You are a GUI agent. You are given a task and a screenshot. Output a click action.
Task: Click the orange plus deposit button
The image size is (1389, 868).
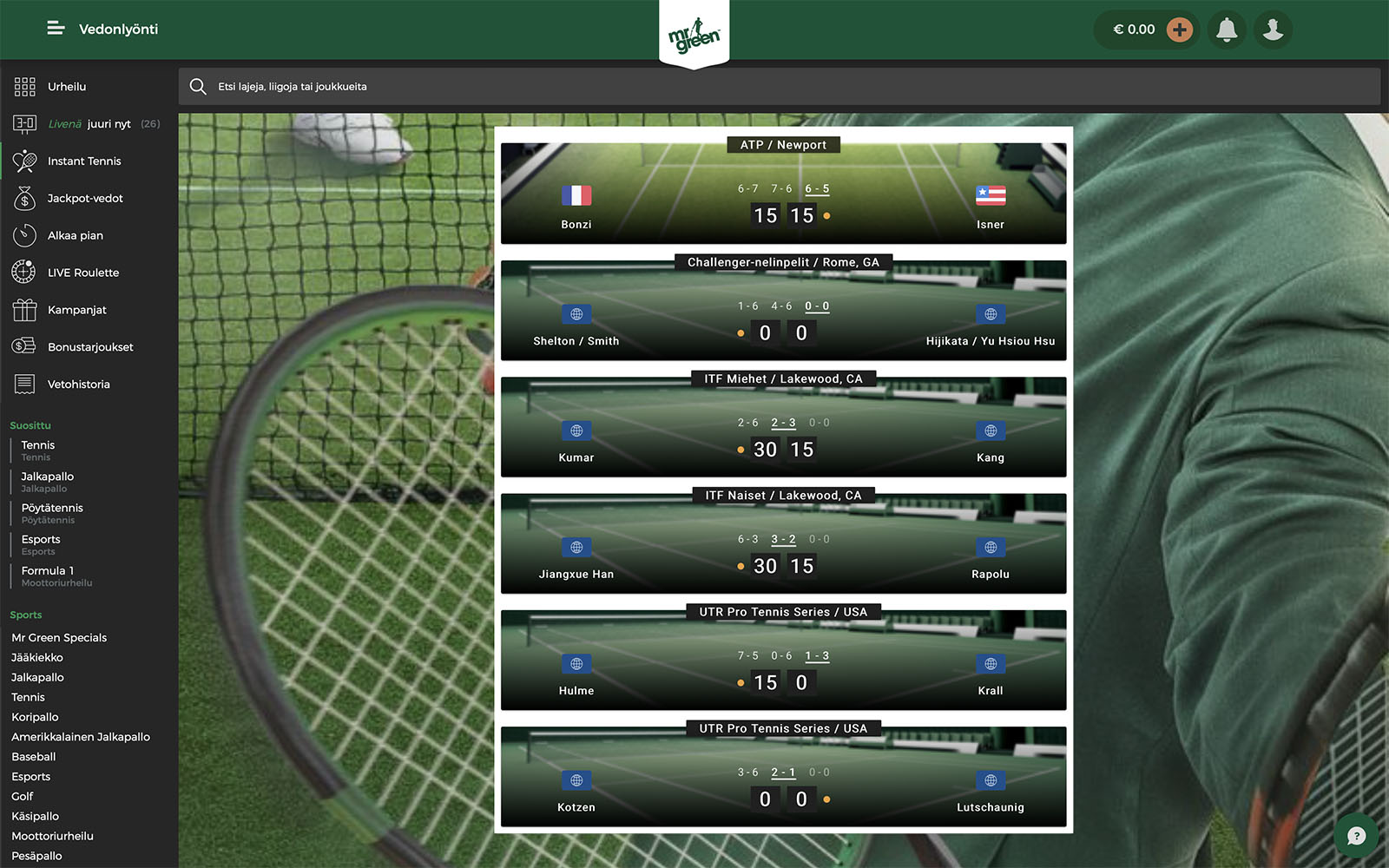pyautogui.click(x=1179, y=30)
